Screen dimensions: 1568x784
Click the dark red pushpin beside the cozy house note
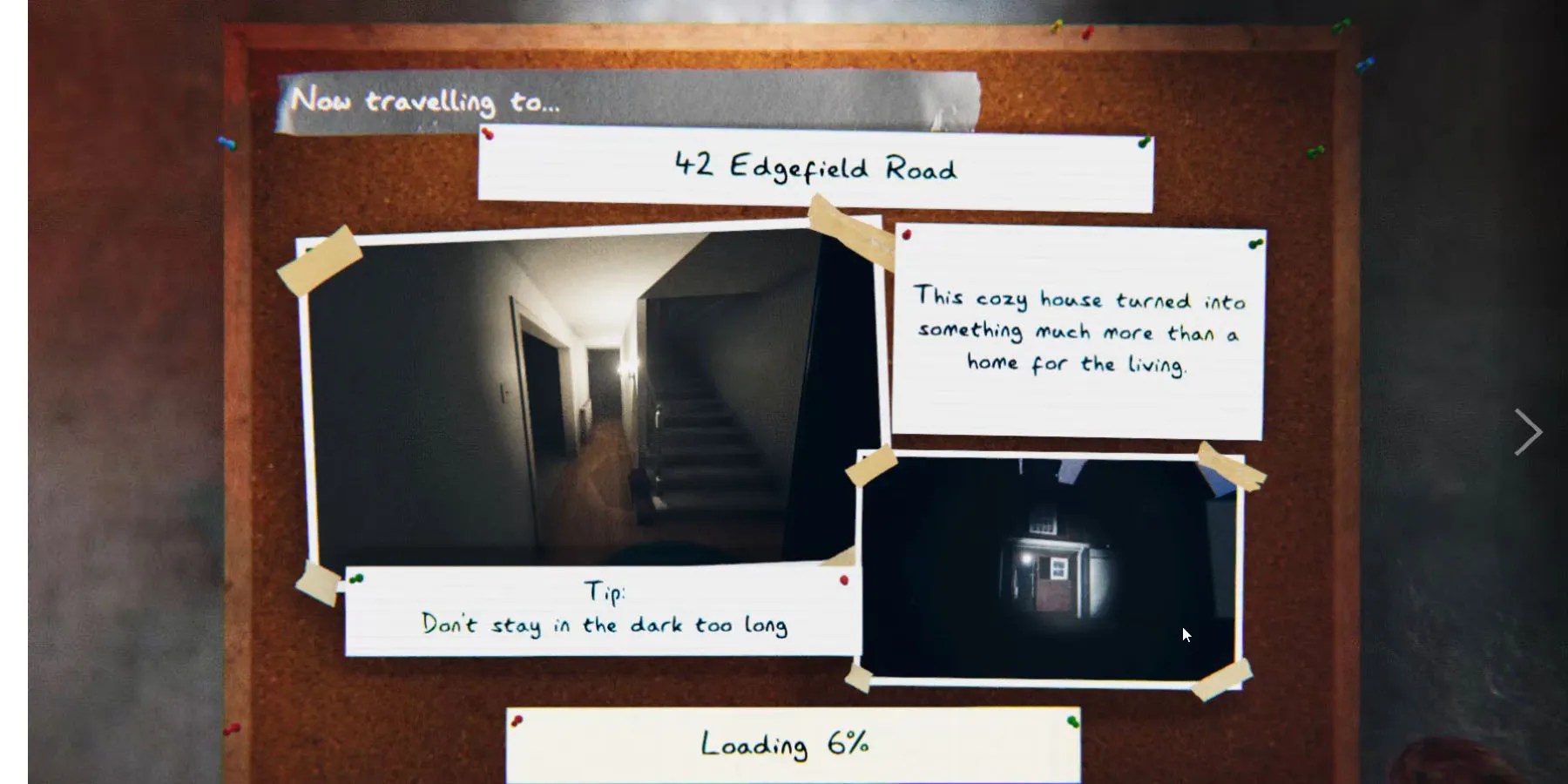907,234
